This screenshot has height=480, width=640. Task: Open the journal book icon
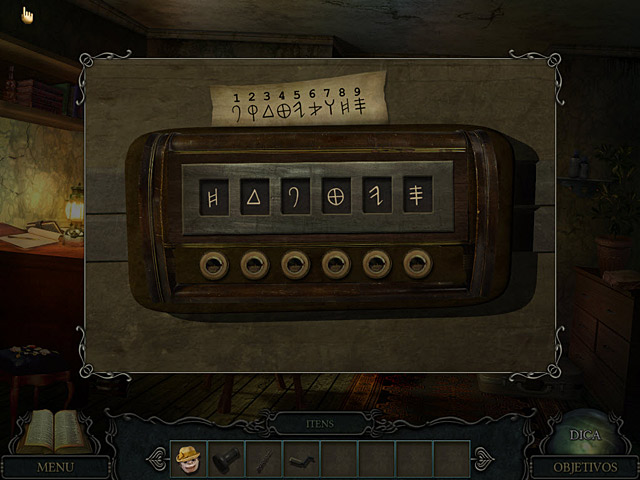pos(55,431)
